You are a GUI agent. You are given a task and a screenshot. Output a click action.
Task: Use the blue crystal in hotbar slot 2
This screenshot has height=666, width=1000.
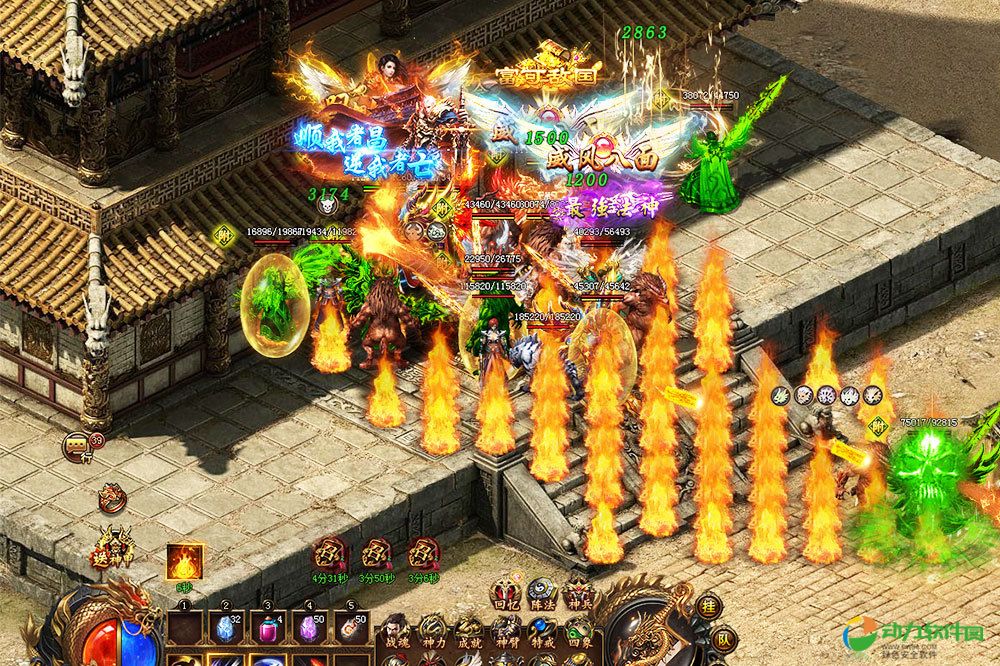click(224, 628)
